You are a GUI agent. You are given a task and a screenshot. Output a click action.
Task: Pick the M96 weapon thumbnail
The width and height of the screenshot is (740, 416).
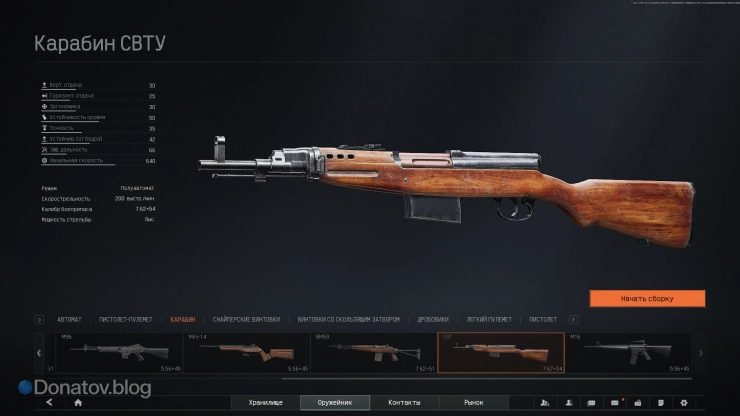click(x=112, y=352)
